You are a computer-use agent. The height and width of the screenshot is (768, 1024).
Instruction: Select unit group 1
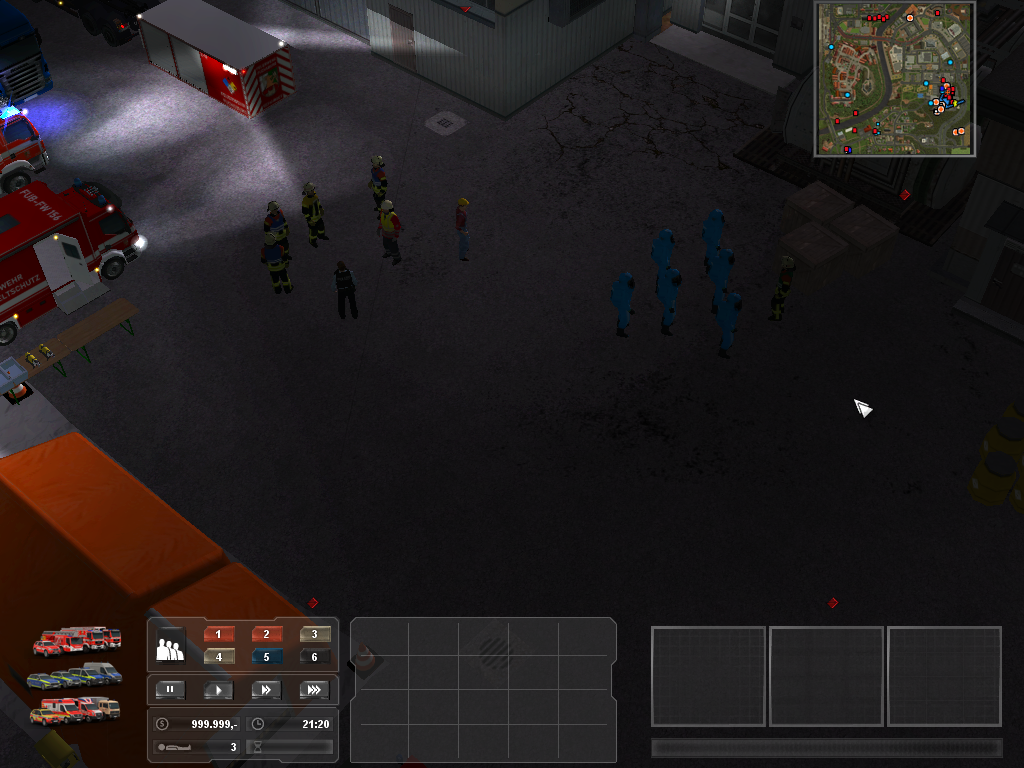click(218, 635)
